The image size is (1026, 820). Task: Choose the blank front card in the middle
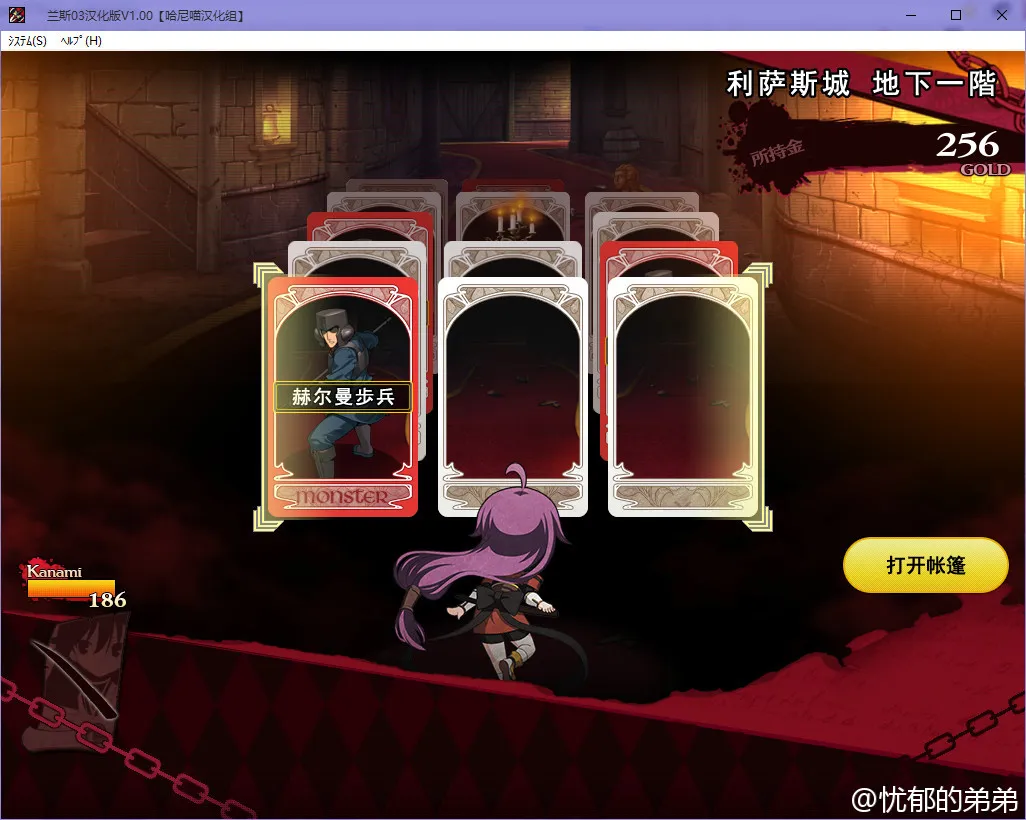pyautogui.click(x=512, y=397)
